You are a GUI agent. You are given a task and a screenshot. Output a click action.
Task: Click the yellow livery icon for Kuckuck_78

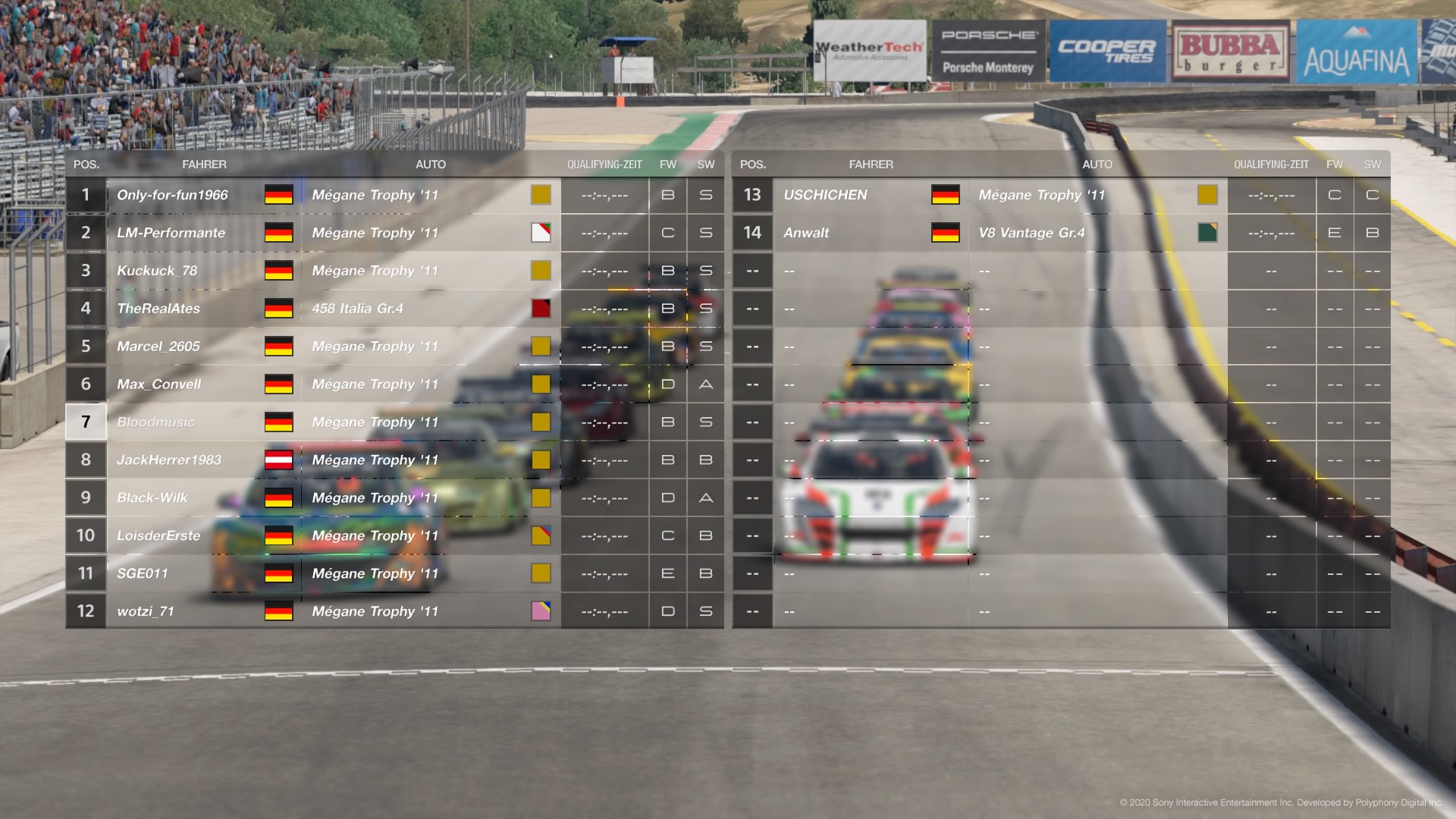point(540,271)
